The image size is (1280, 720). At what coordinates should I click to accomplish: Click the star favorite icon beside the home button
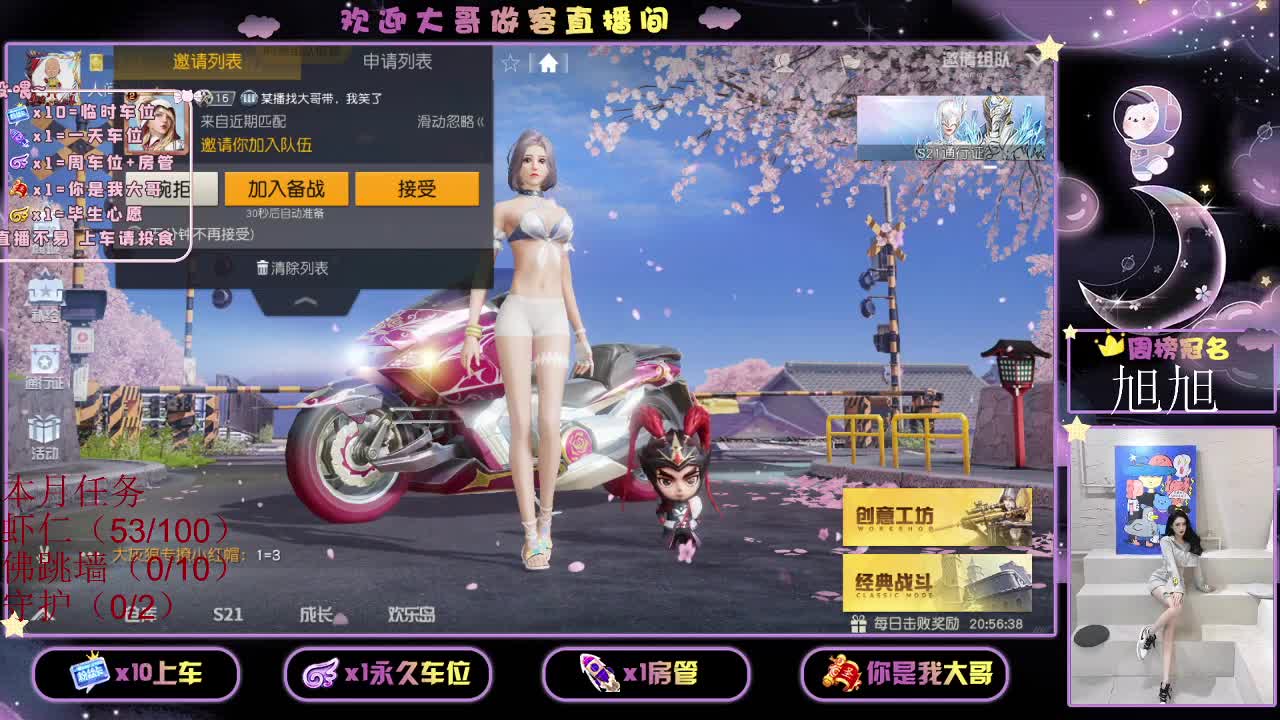[x=513, y=61]
